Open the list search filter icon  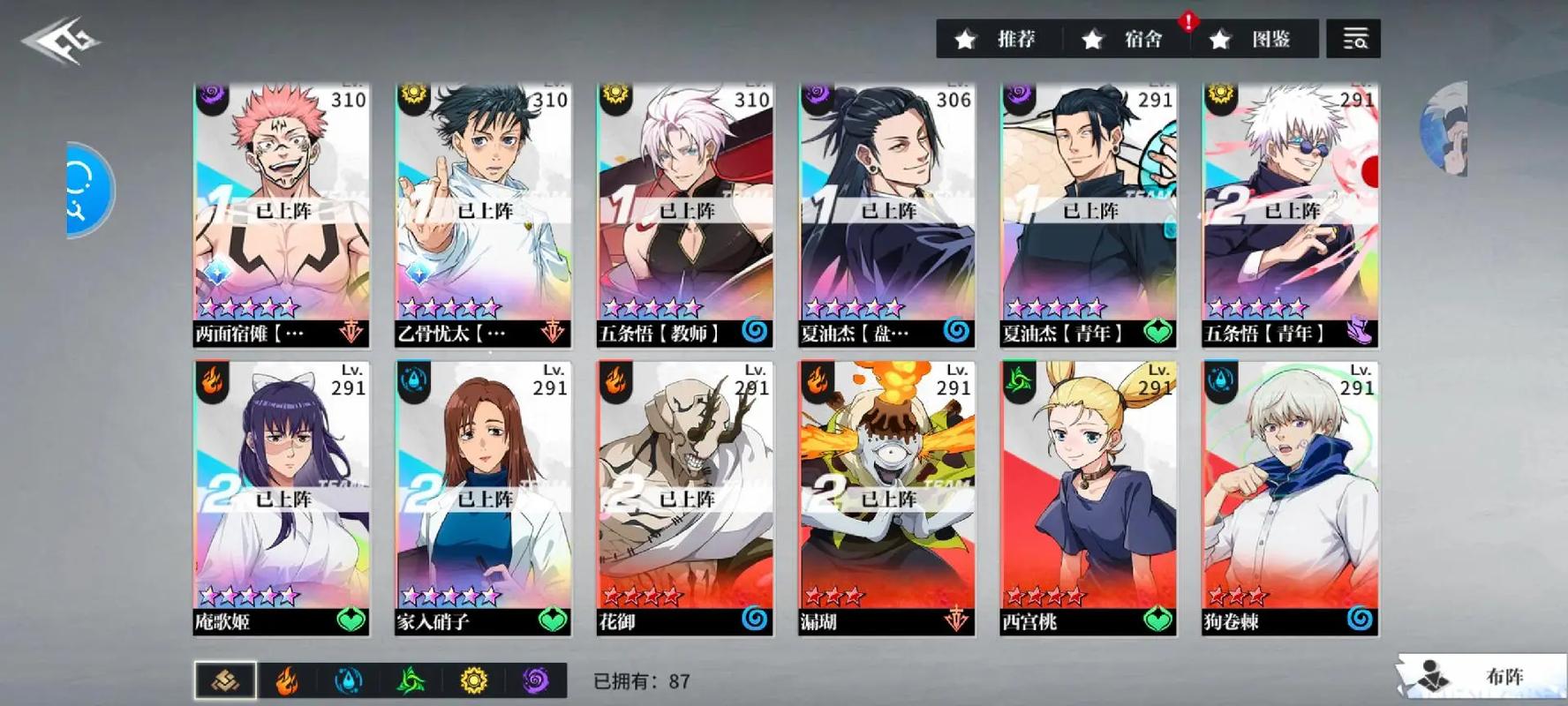click(x=1353, y=39)
